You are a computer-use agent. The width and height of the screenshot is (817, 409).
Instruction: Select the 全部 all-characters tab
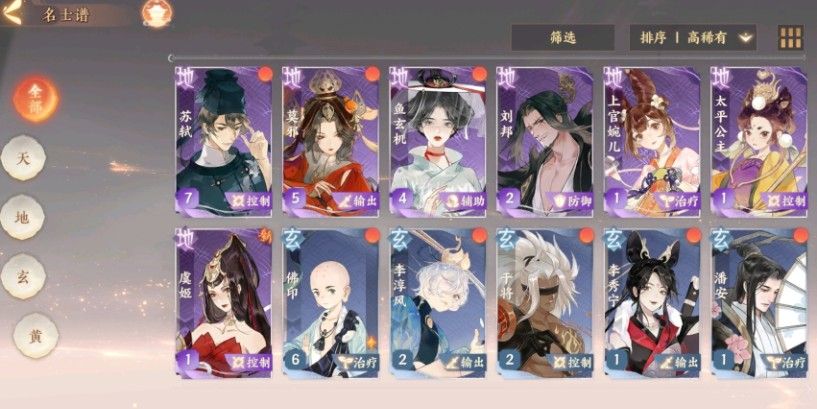tap(36, 97)
